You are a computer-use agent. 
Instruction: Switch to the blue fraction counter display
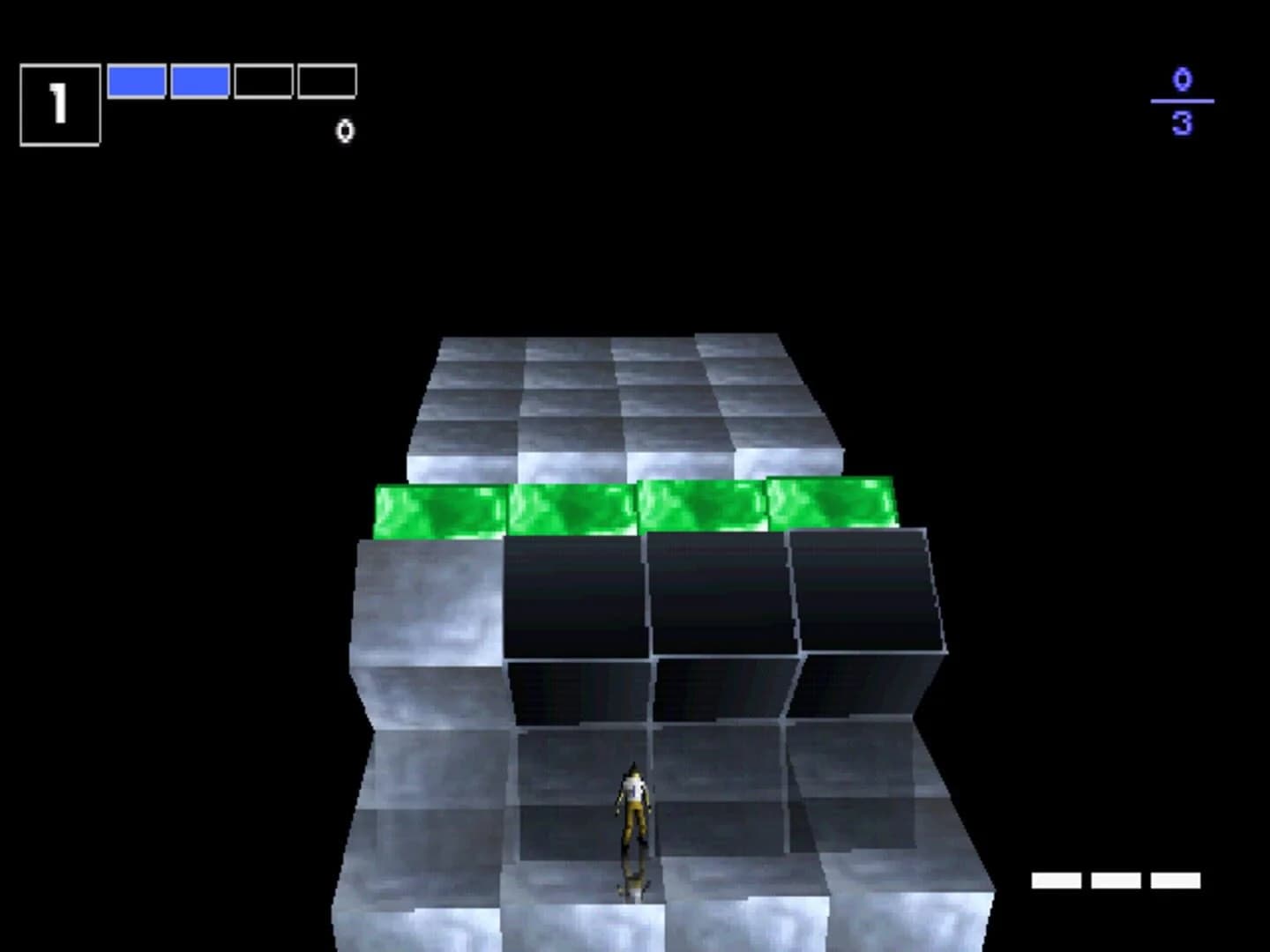[x=1182, y=100]
